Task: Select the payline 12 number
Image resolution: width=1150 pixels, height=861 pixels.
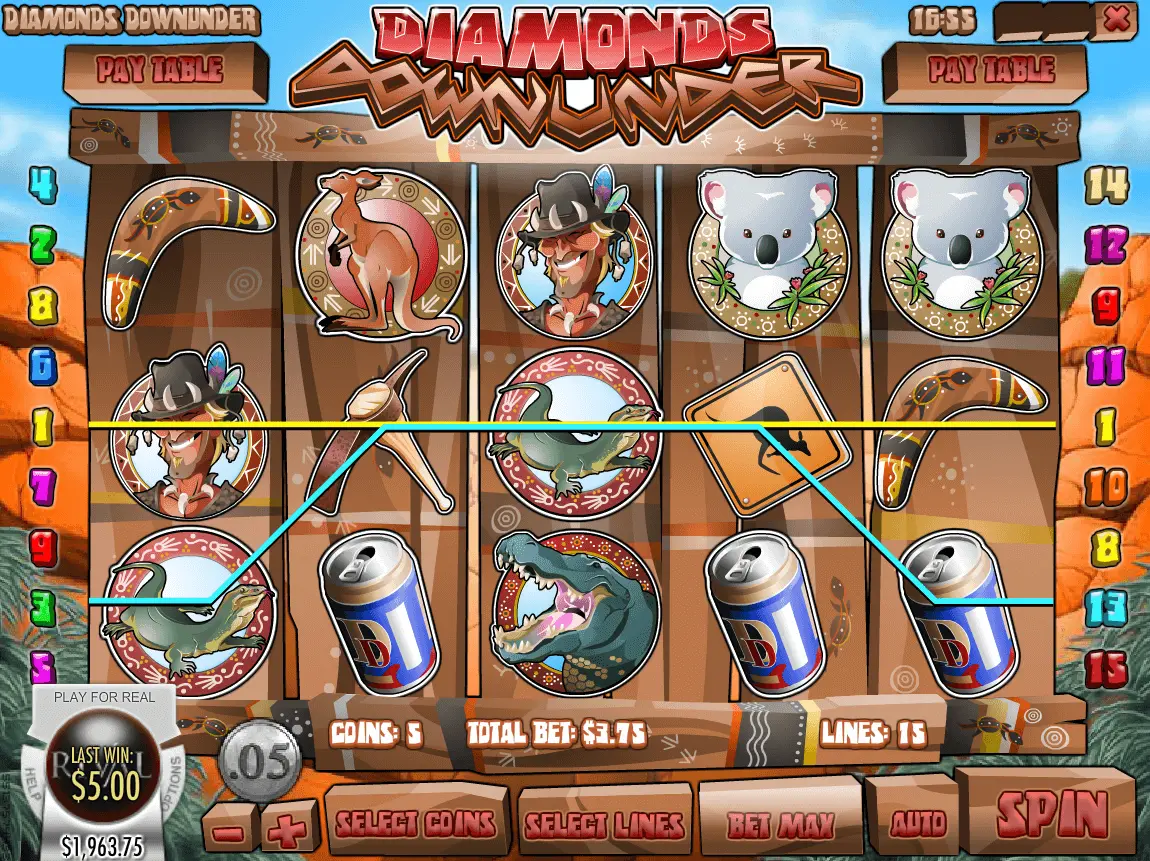Action: tap(1106, 244)
